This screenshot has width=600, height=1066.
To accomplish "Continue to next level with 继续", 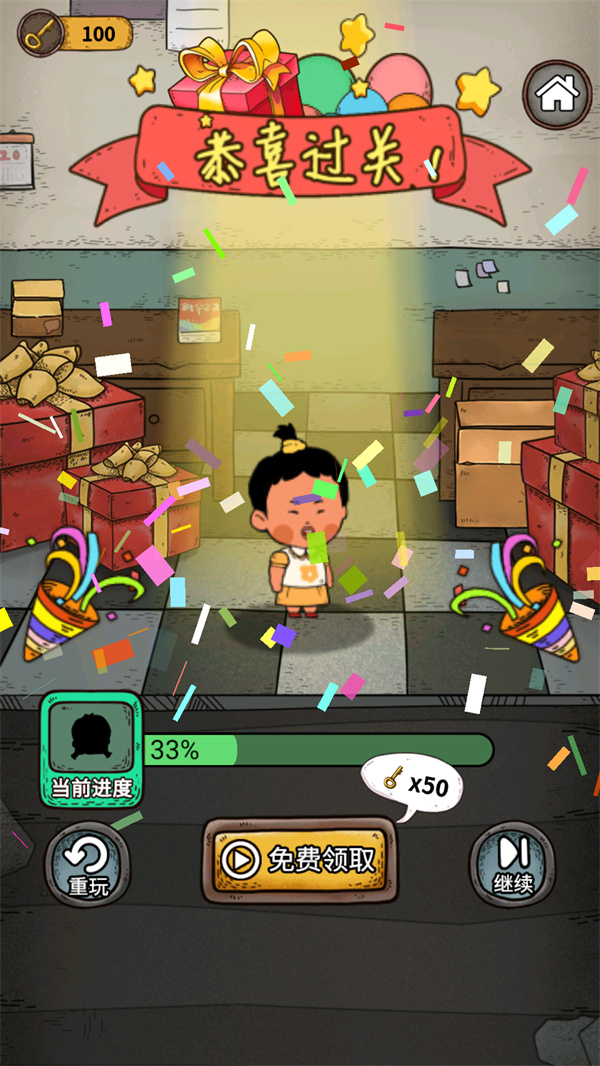I will [x=512, y=863].
